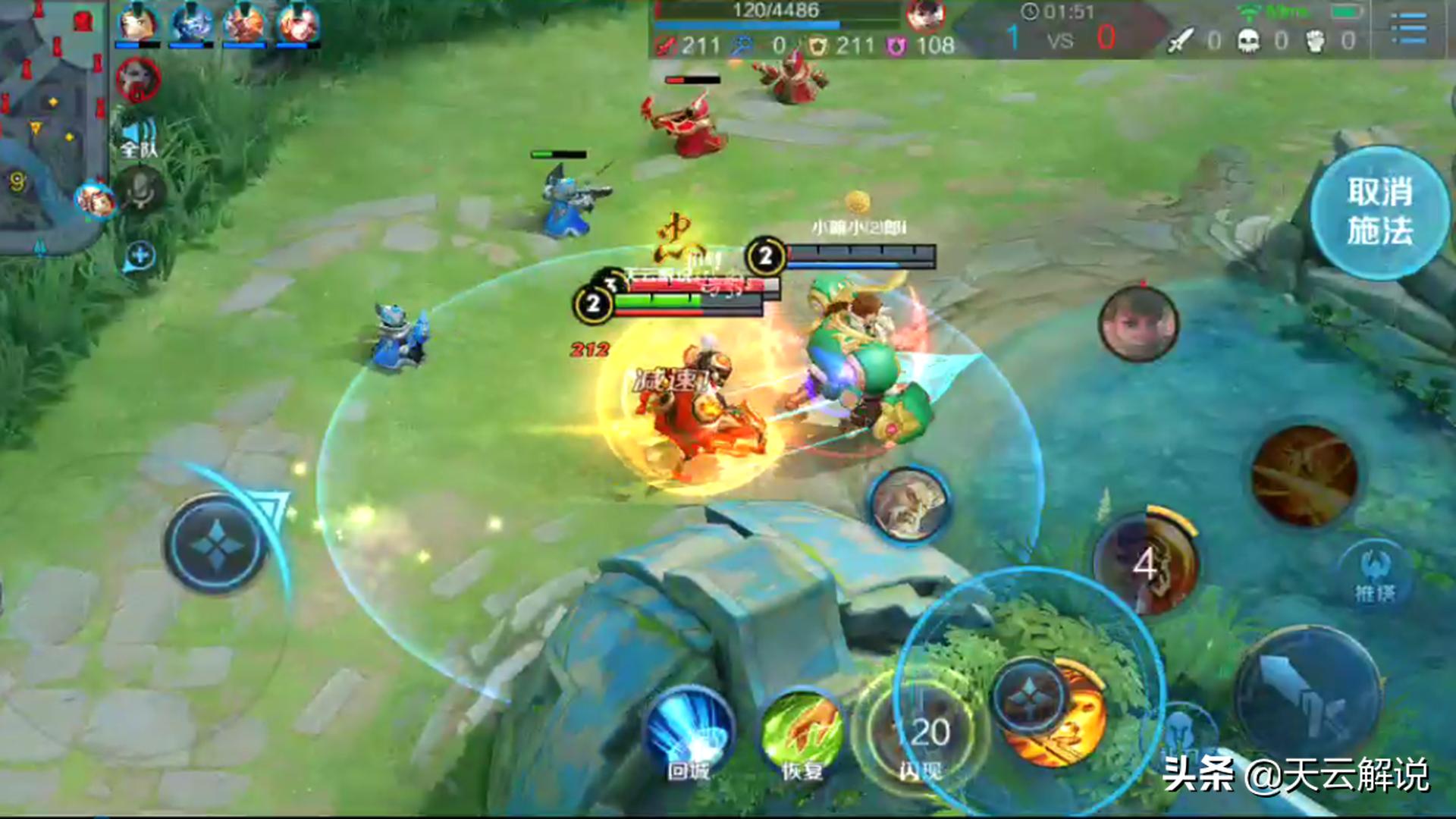Tap the 取消施法 cancel cast button
1456x819 pixels.
[1379, 212]
